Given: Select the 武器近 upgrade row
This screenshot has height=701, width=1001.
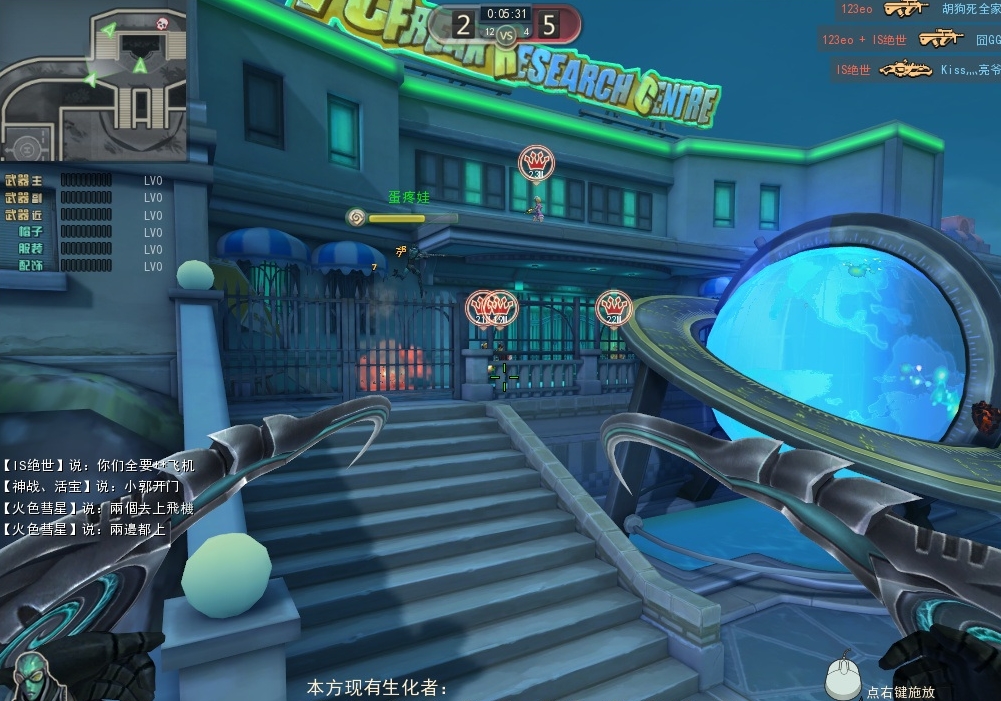Looking at the screenshot, I should pyautogui.click(x=84, y=215).
